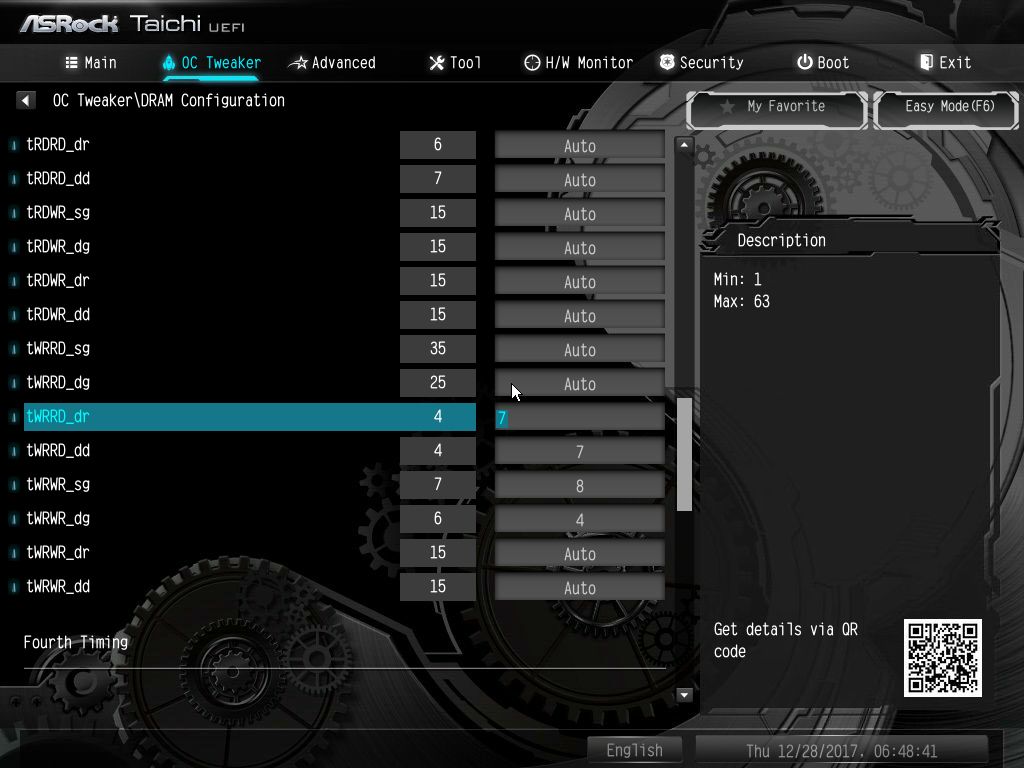
Task: Select the tWRWR_sg value field
Action: [x=580, y=486]
